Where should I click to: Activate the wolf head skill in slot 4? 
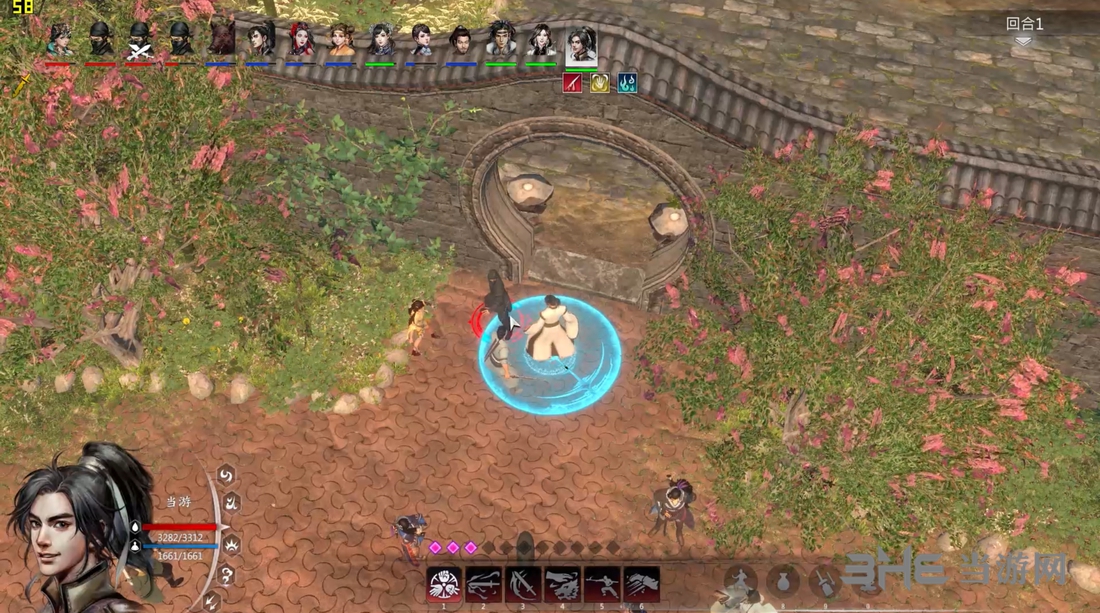click(x=562, y=584)
